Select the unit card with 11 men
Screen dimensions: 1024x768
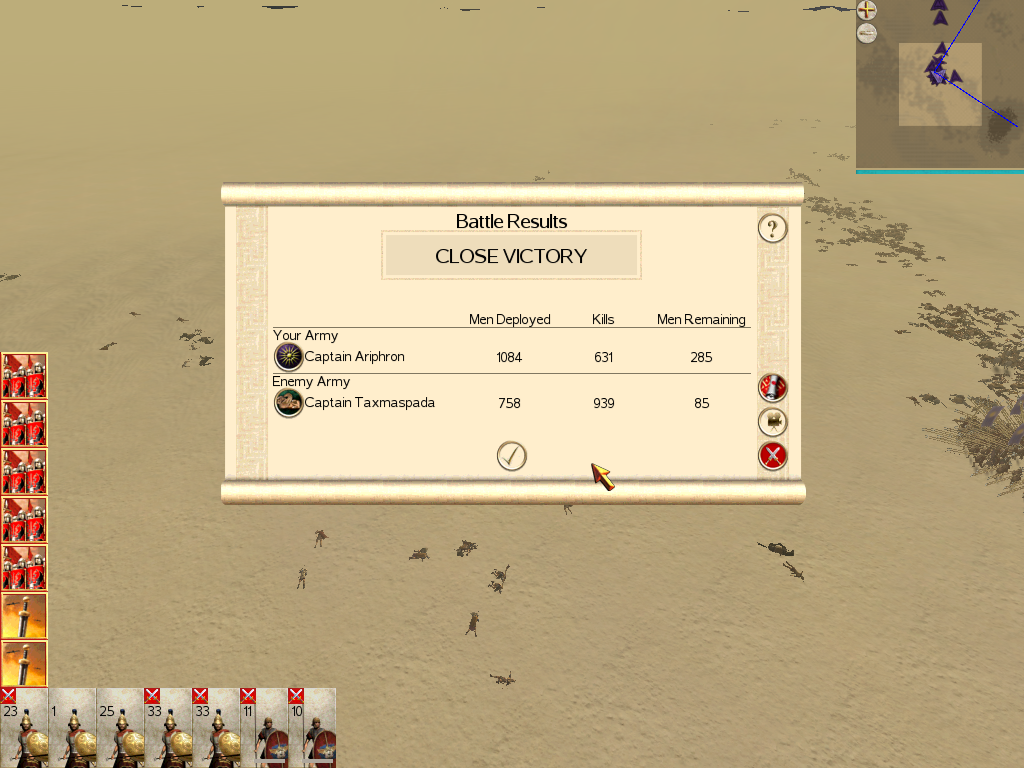[x=264, y=729]
